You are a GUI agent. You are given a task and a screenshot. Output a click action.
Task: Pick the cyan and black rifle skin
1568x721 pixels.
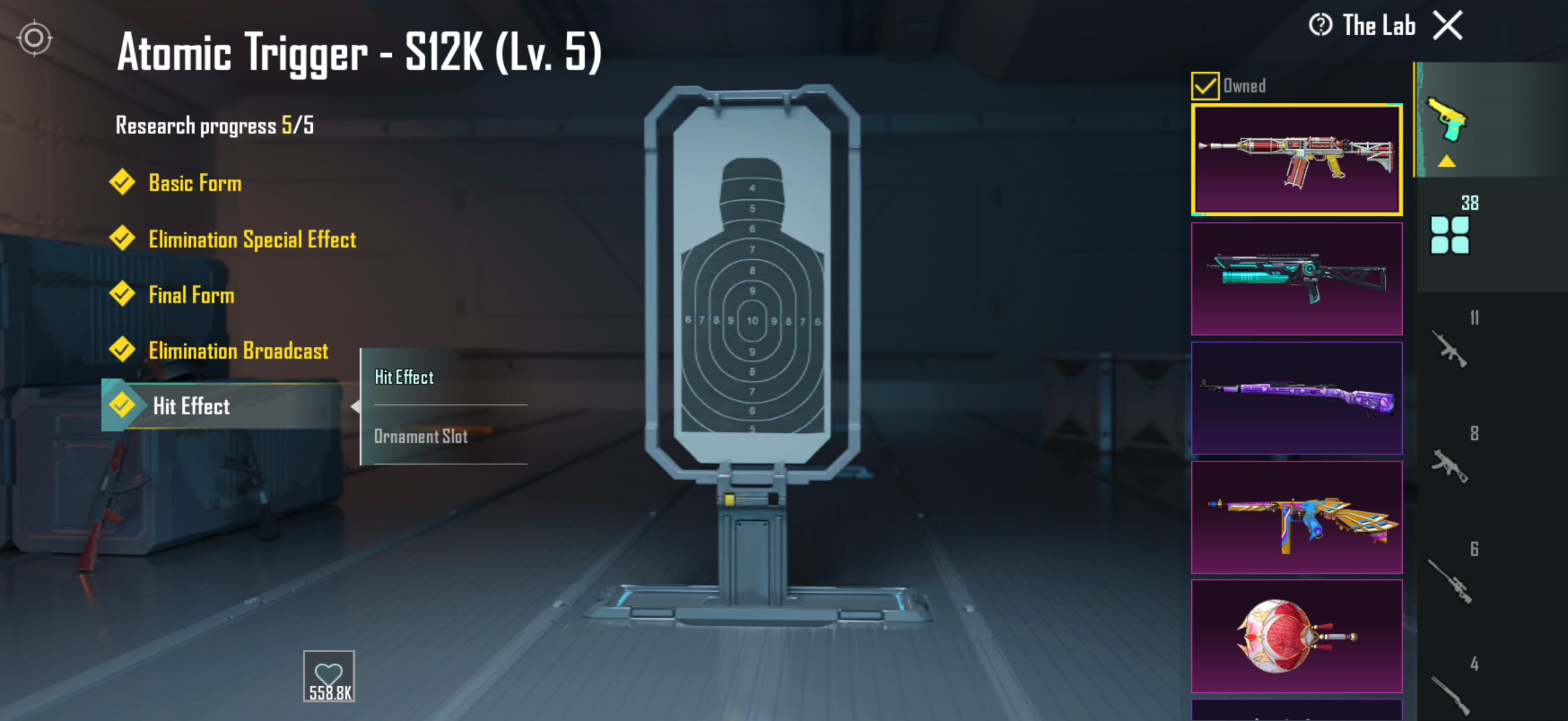[x=1297, y=279]
